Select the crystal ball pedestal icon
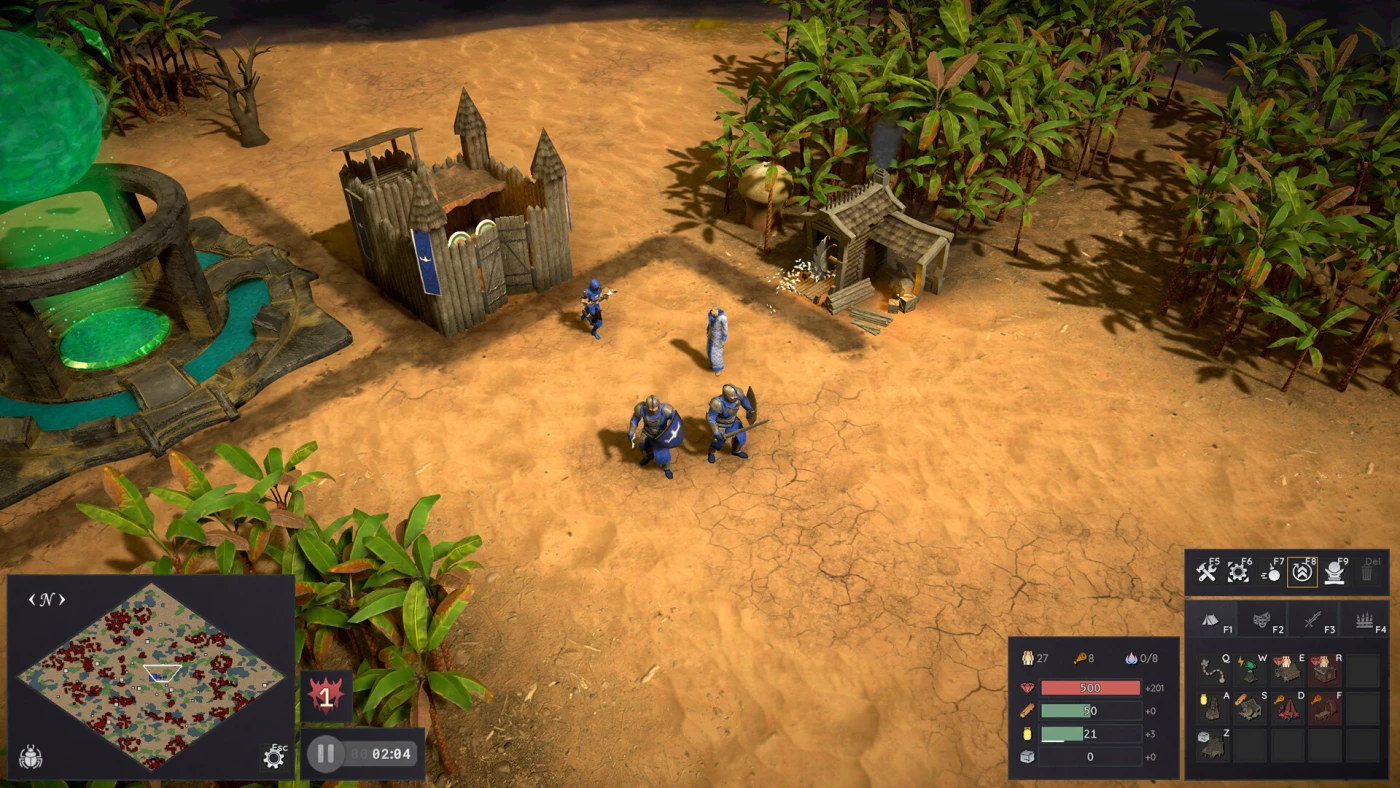This screenshot has height=788, width=1400. [x=1335, y=572]
